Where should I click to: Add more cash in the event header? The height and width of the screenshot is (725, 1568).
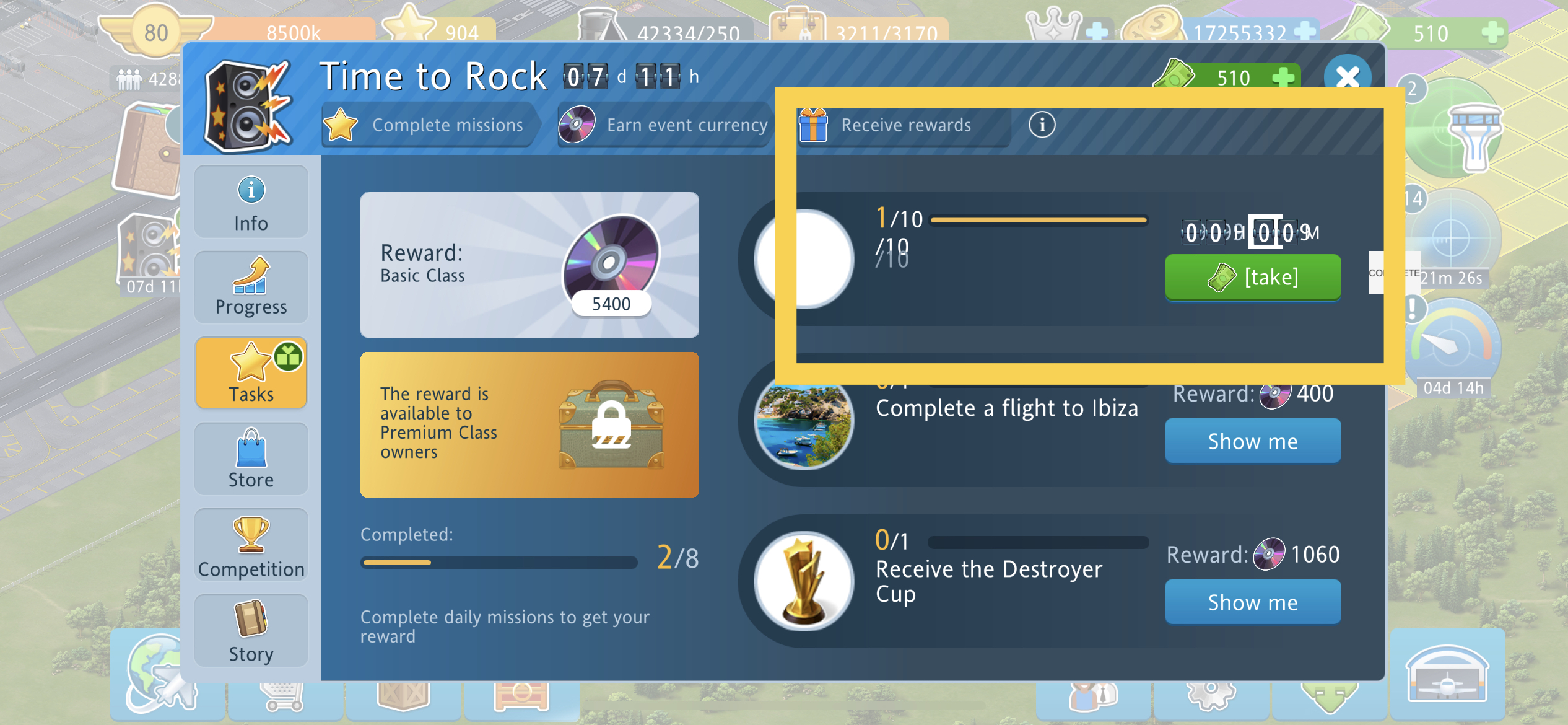click(x=1283, y=78)
